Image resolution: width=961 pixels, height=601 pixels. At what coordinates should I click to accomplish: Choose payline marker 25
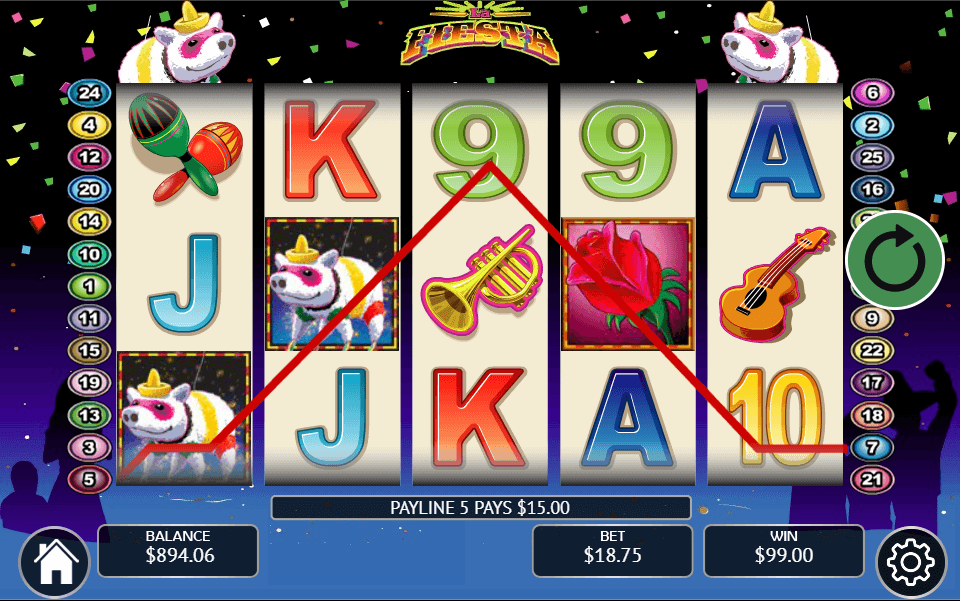872,157
